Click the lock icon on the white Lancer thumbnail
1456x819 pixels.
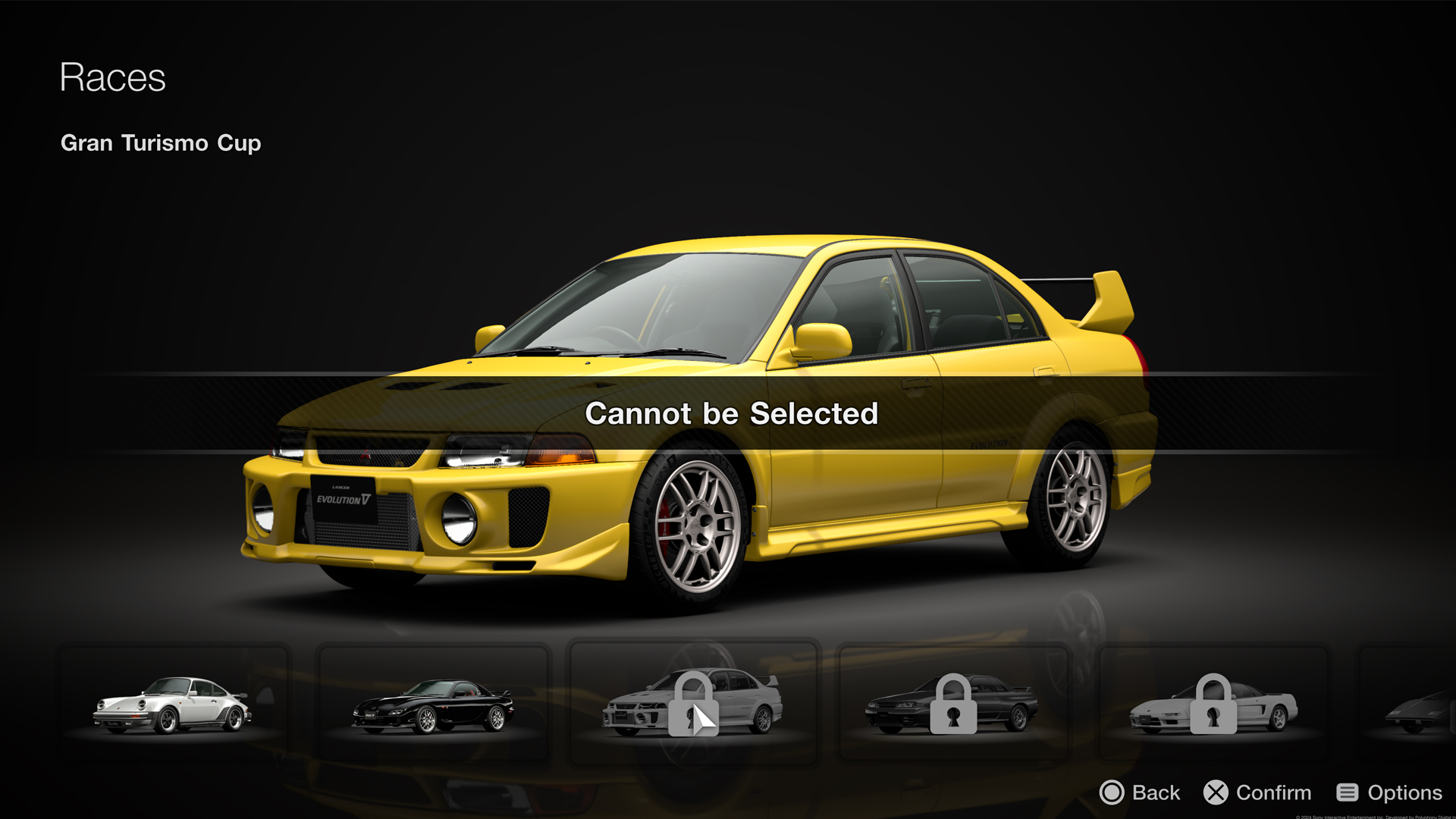click(692, 705)
